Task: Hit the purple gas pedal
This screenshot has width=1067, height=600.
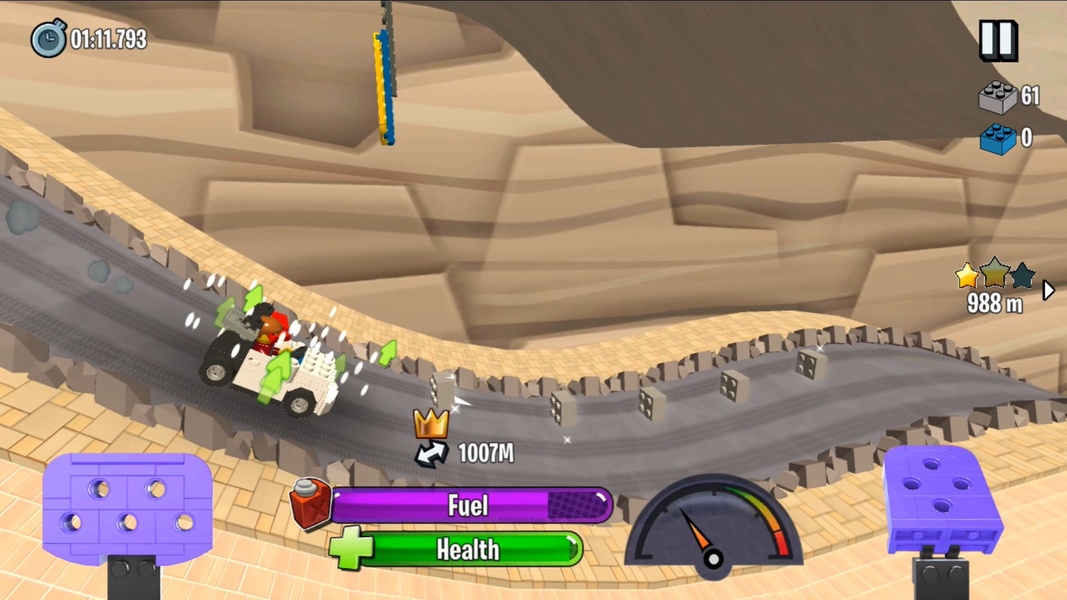Action: click(x=943, y=500)
